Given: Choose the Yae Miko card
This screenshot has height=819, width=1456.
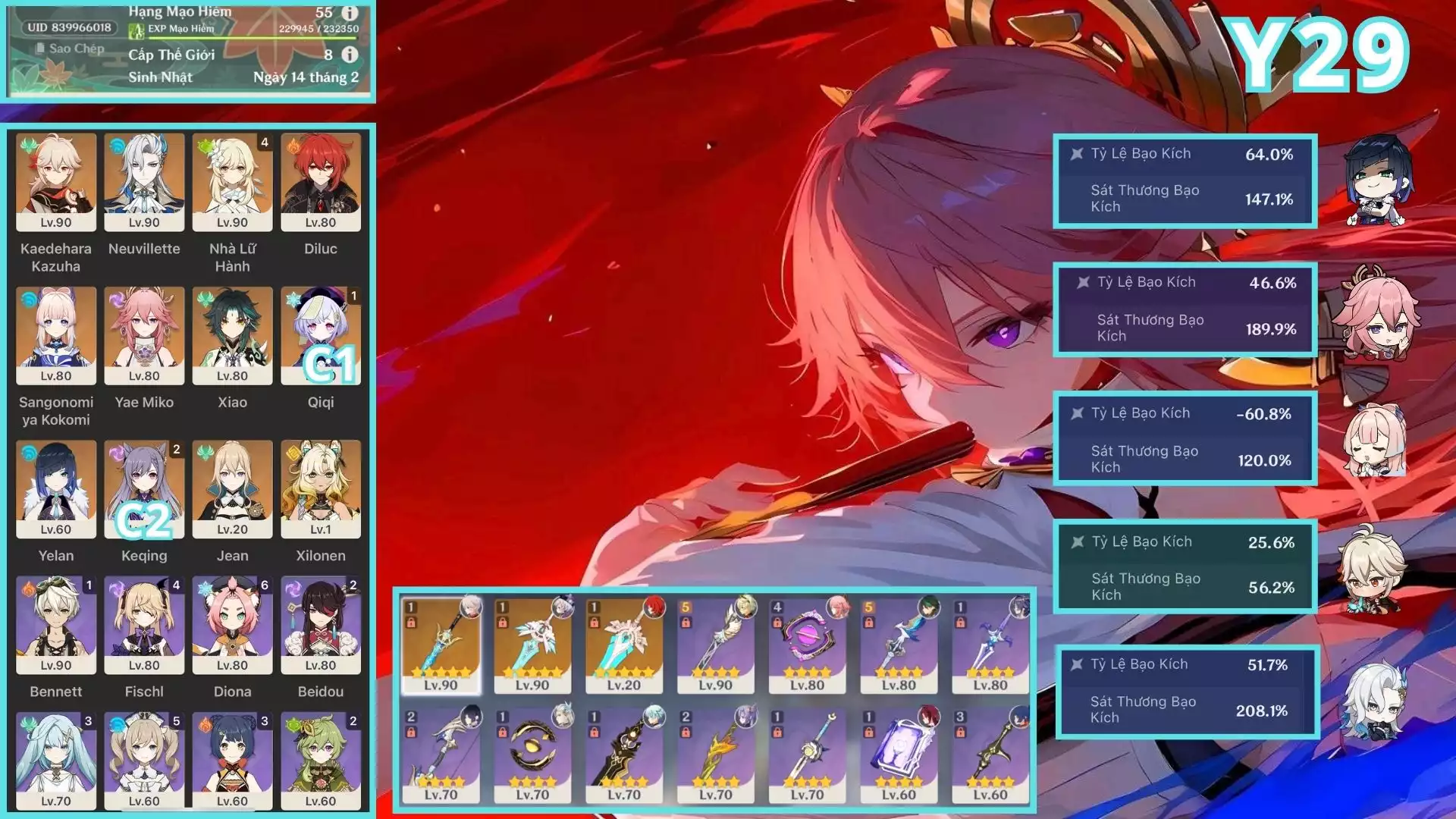Looking at the screenshot, I should point(144,335).
